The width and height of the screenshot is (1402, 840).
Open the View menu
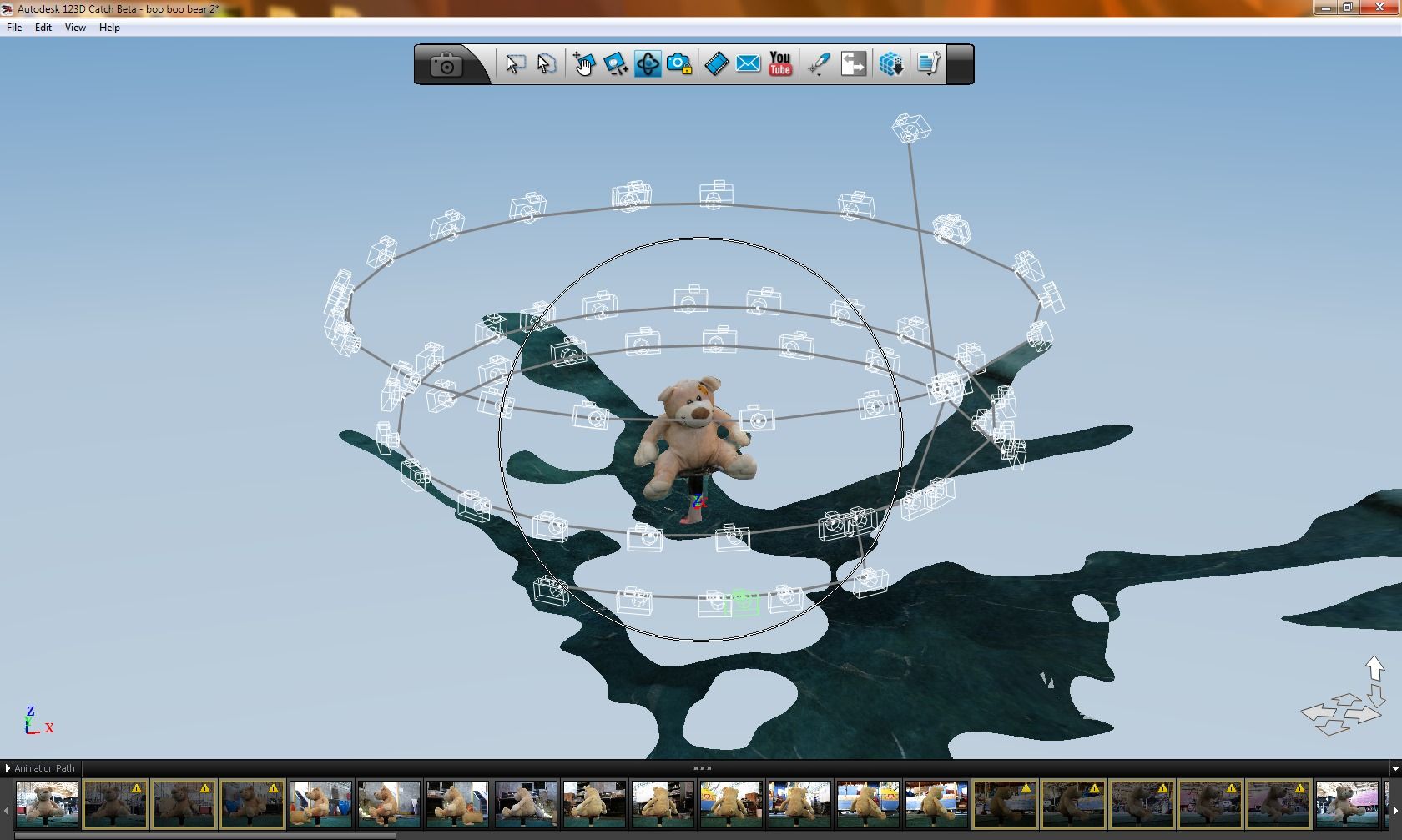[x=74, y=28]
